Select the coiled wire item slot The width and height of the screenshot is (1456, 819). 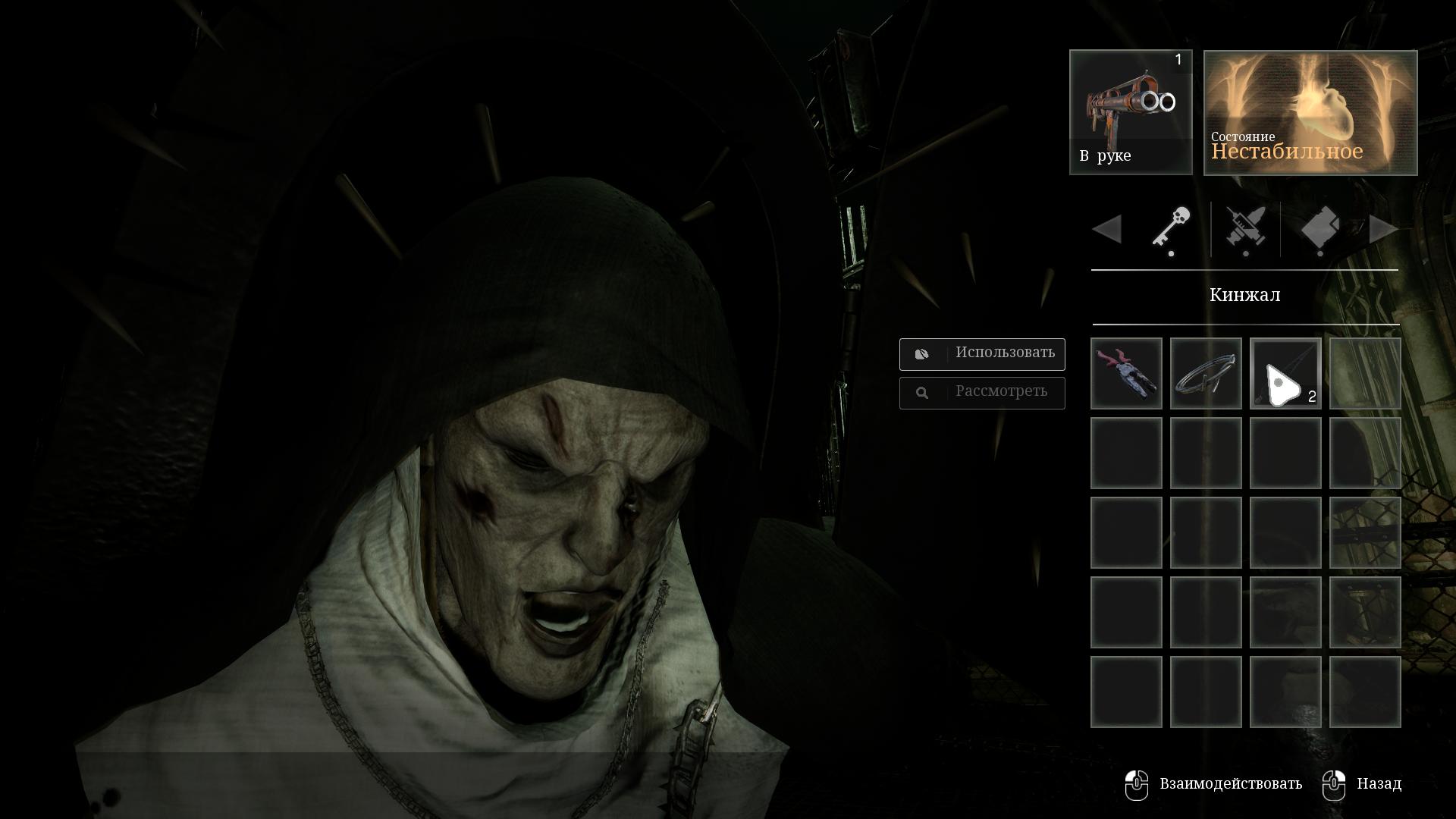click(x=1206, y=374)
